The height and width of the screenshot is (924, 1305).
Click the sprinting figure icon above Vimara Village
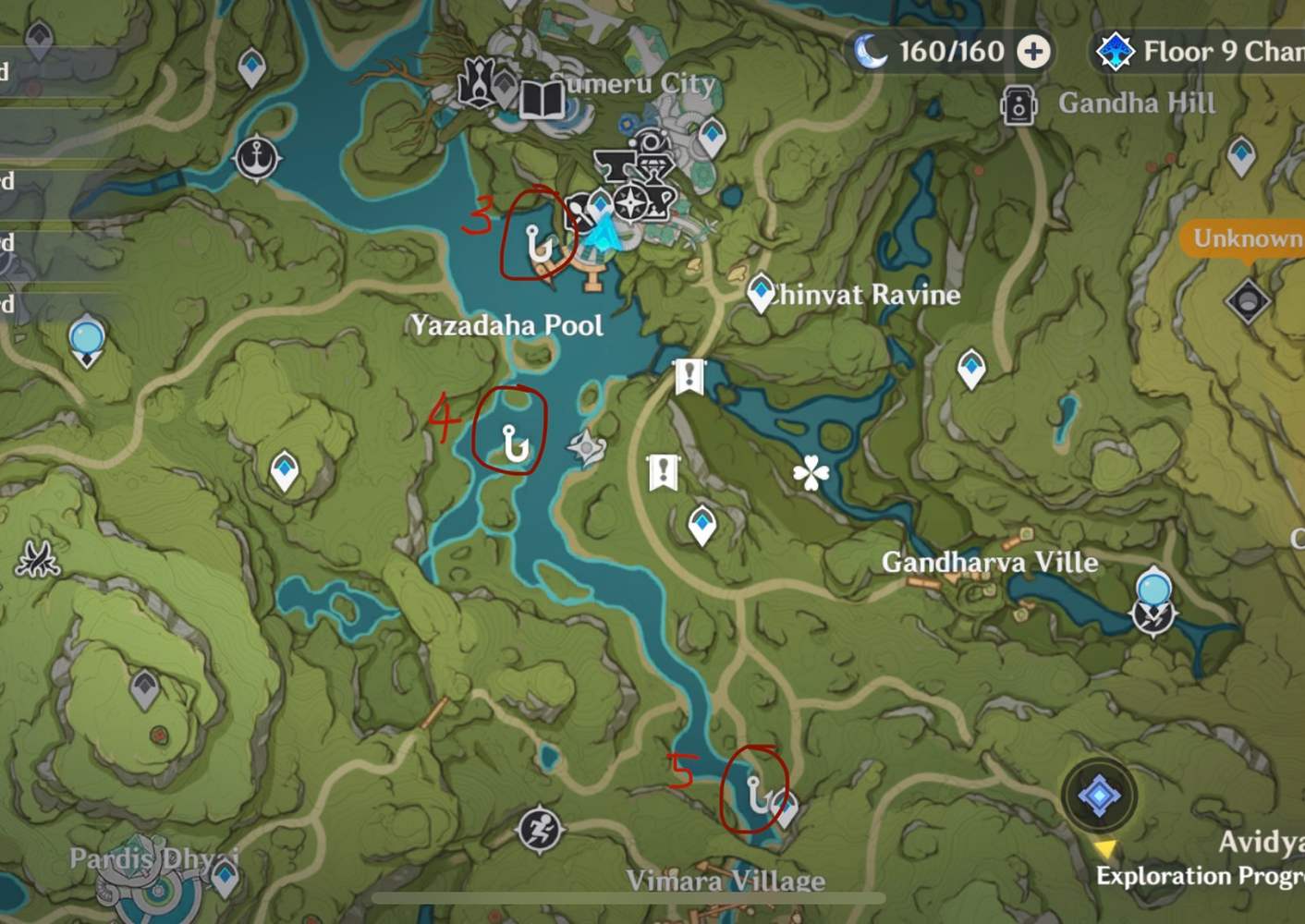pyautogui.click(x=541, y=830)
